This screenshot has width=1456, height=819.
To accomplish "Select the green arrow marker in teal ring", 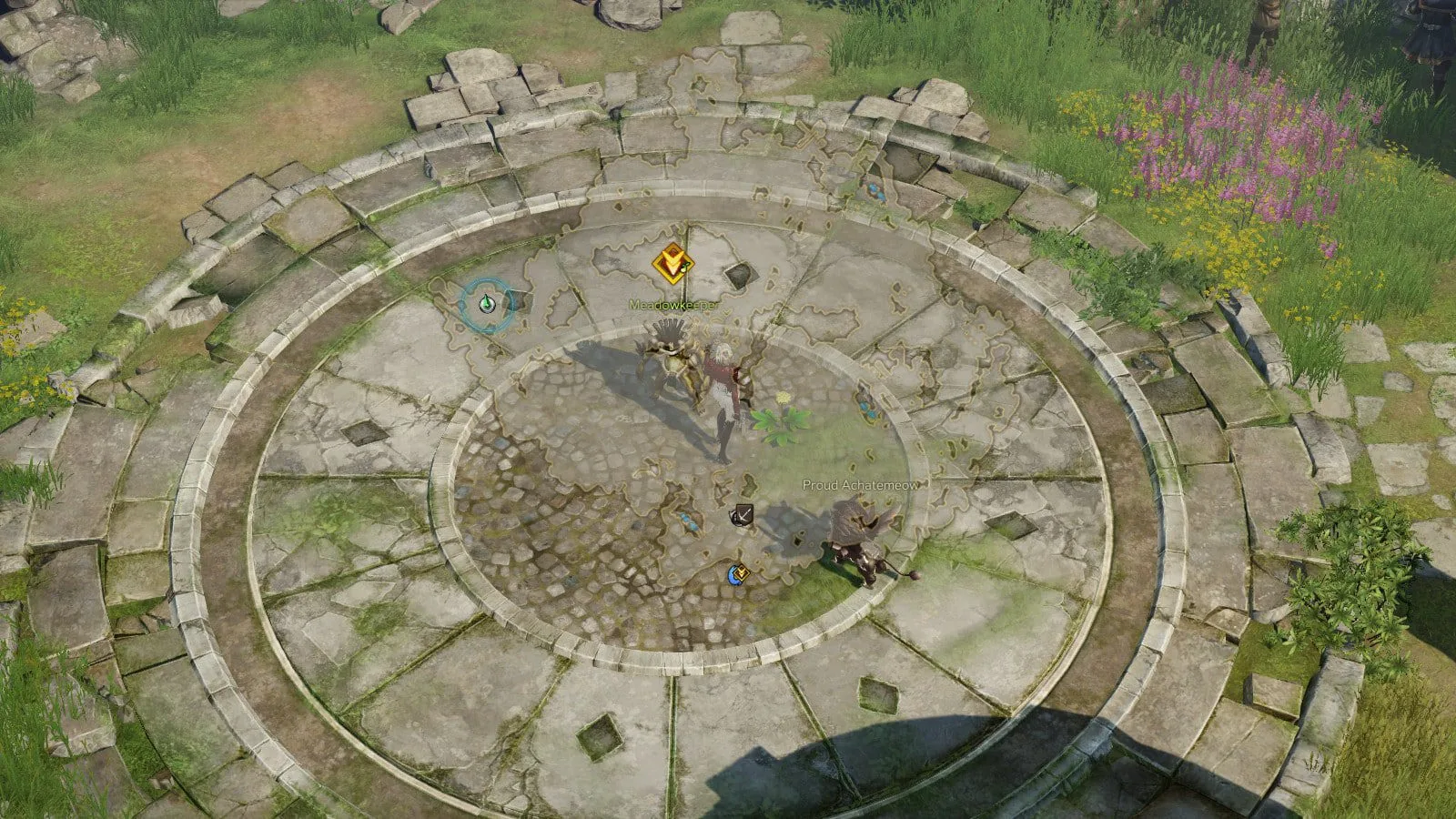I will pos(487,305).
